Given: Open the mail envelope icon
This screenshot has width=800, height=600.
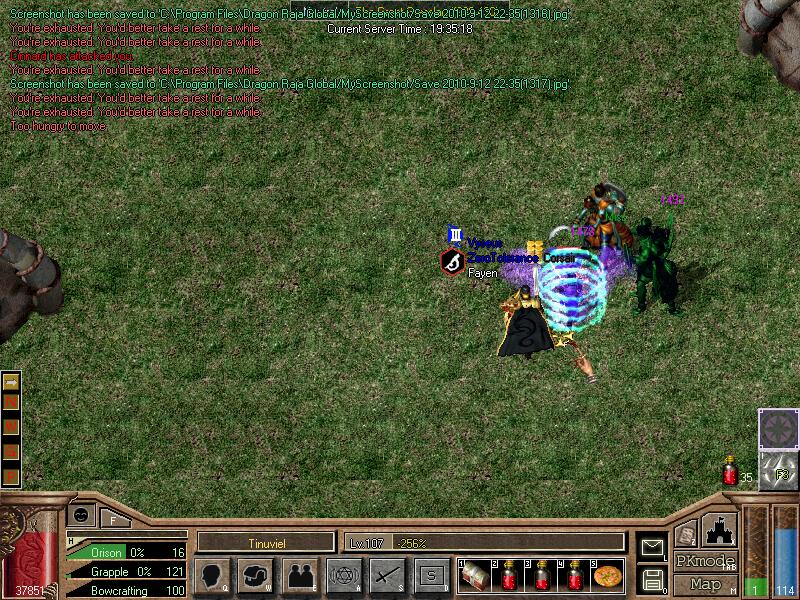Looking at the screenshot, I should 652,546.
